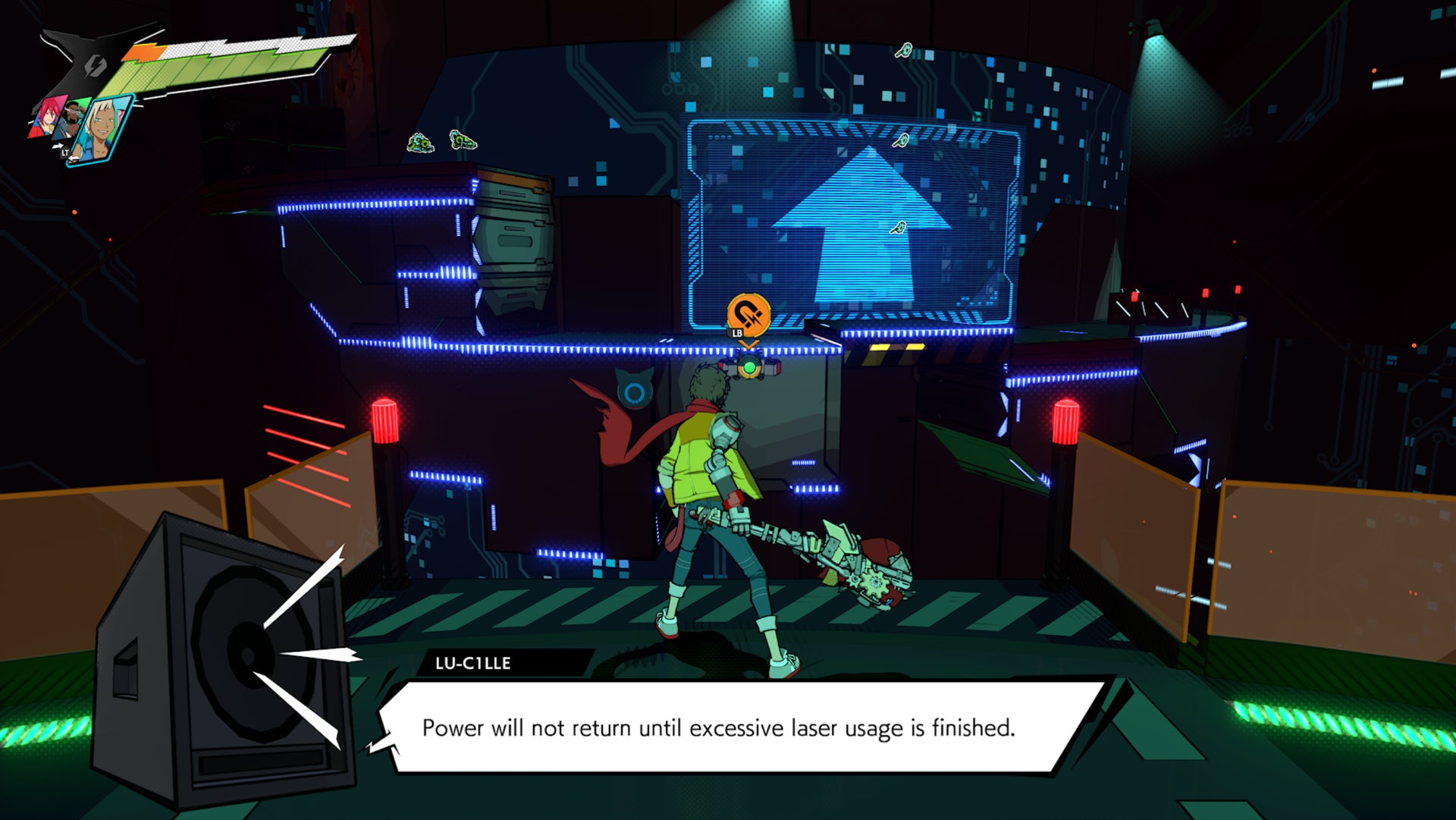Screen dimensions: 1456x820
Task: Activate the orange magnet grapple icon
Action: tap(748, 314)
